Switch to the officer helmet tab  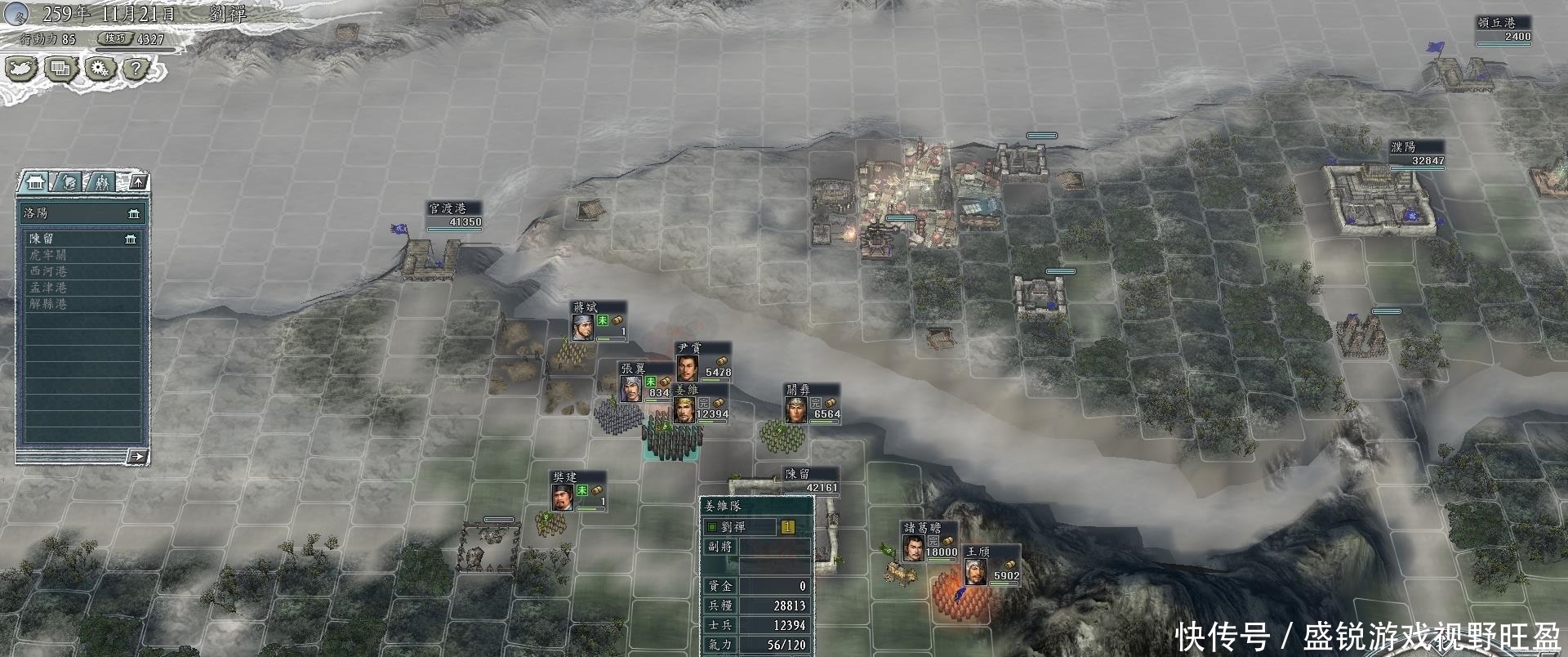click(x=69, y=181)
